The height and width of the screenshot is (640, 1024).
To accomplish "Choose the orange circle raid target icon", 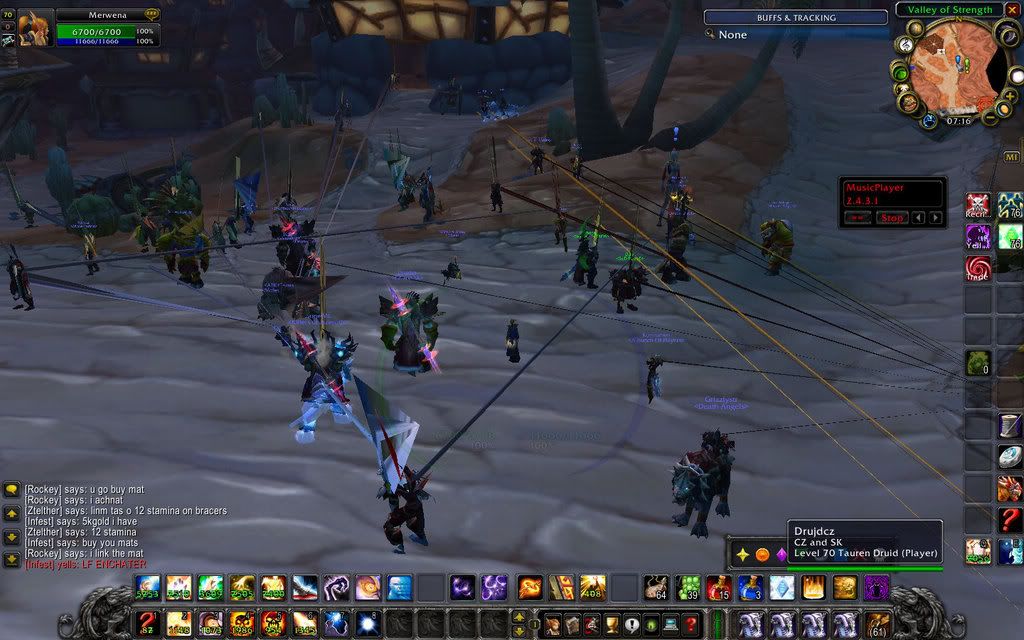I will click(x=762, y=554).
